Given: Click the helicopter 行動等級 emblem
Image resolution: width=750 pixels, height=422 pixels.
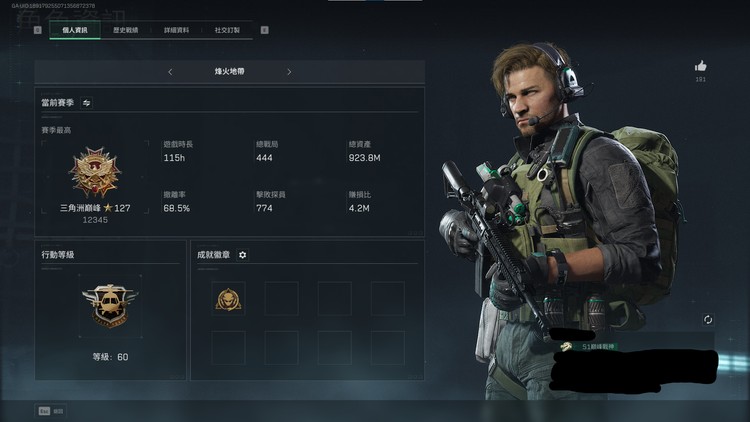Looking at the screenshot, I should (109, 303).
